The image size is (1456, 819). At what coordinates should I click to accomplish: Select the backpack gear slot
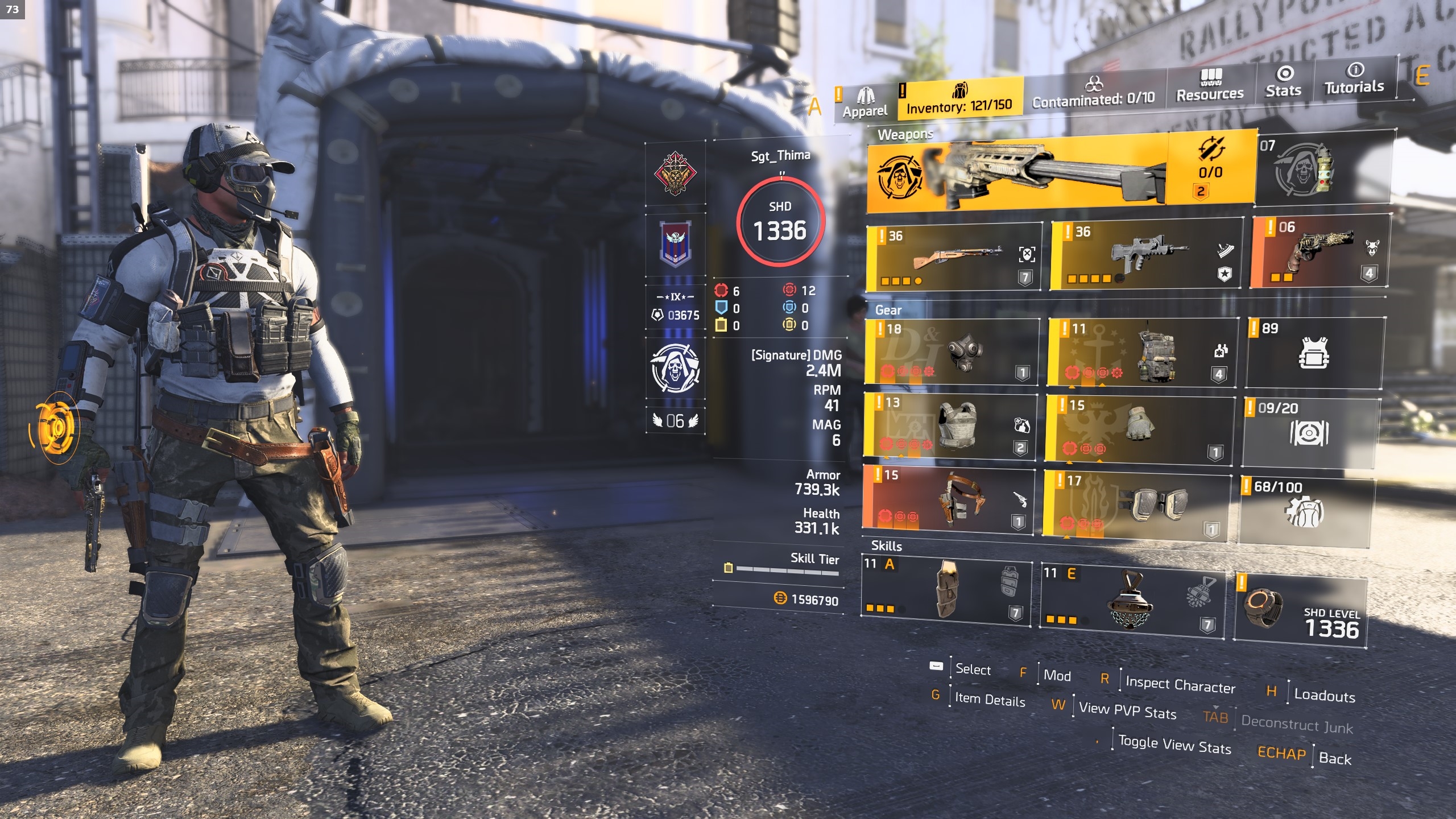pyautogui.click(x=1143, y=353)
